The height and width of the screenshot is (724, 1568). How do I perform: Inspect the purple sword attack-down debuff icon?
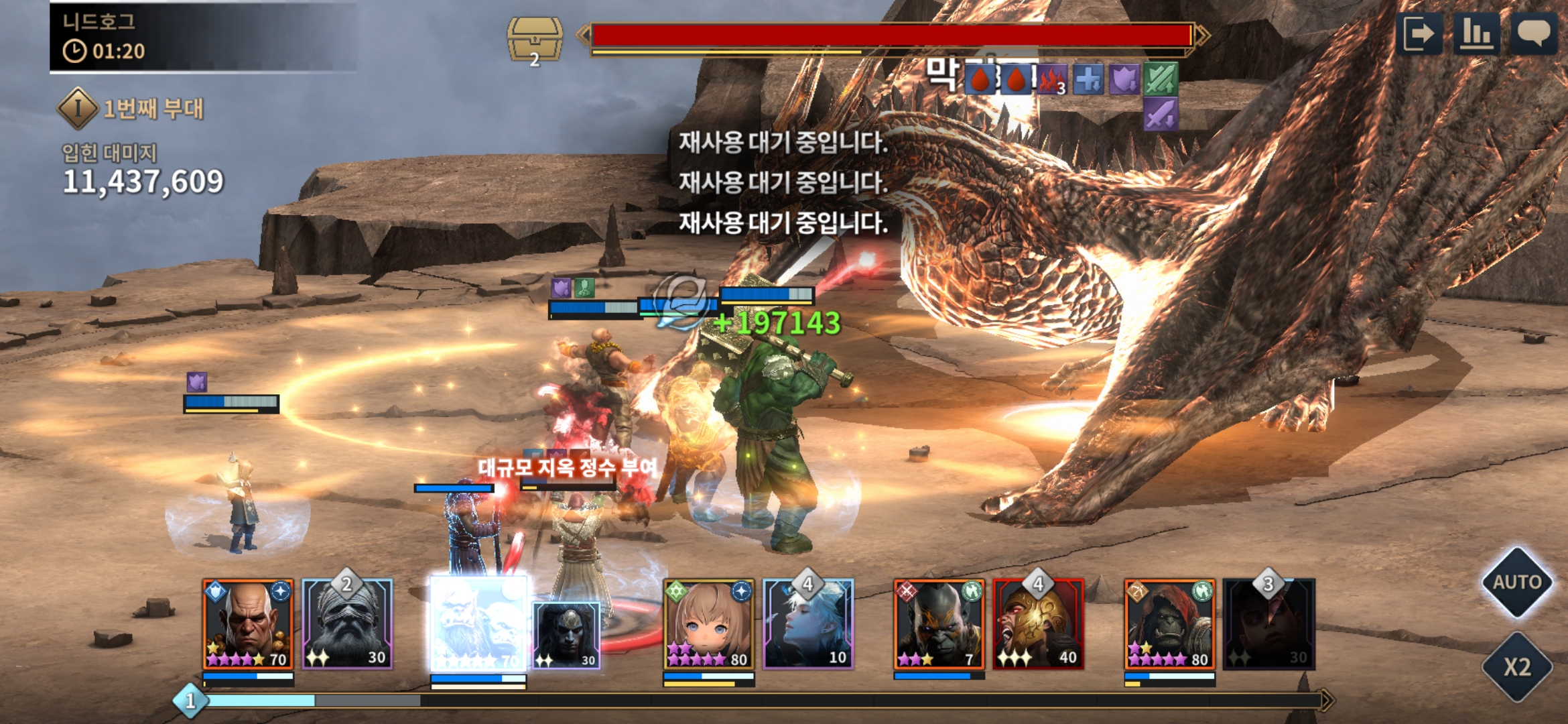click(1161, 114)
